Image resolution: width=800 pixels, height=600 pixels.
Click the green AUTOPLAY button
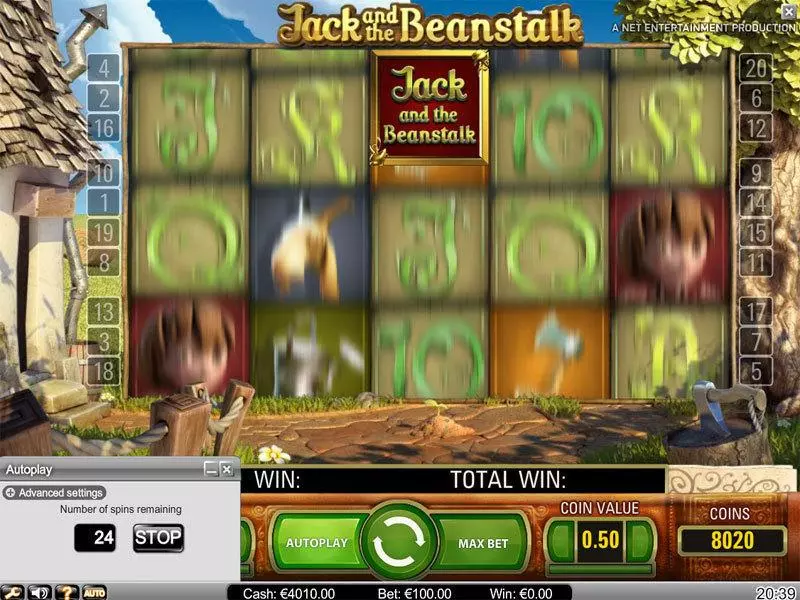click(x=317, y=543)
